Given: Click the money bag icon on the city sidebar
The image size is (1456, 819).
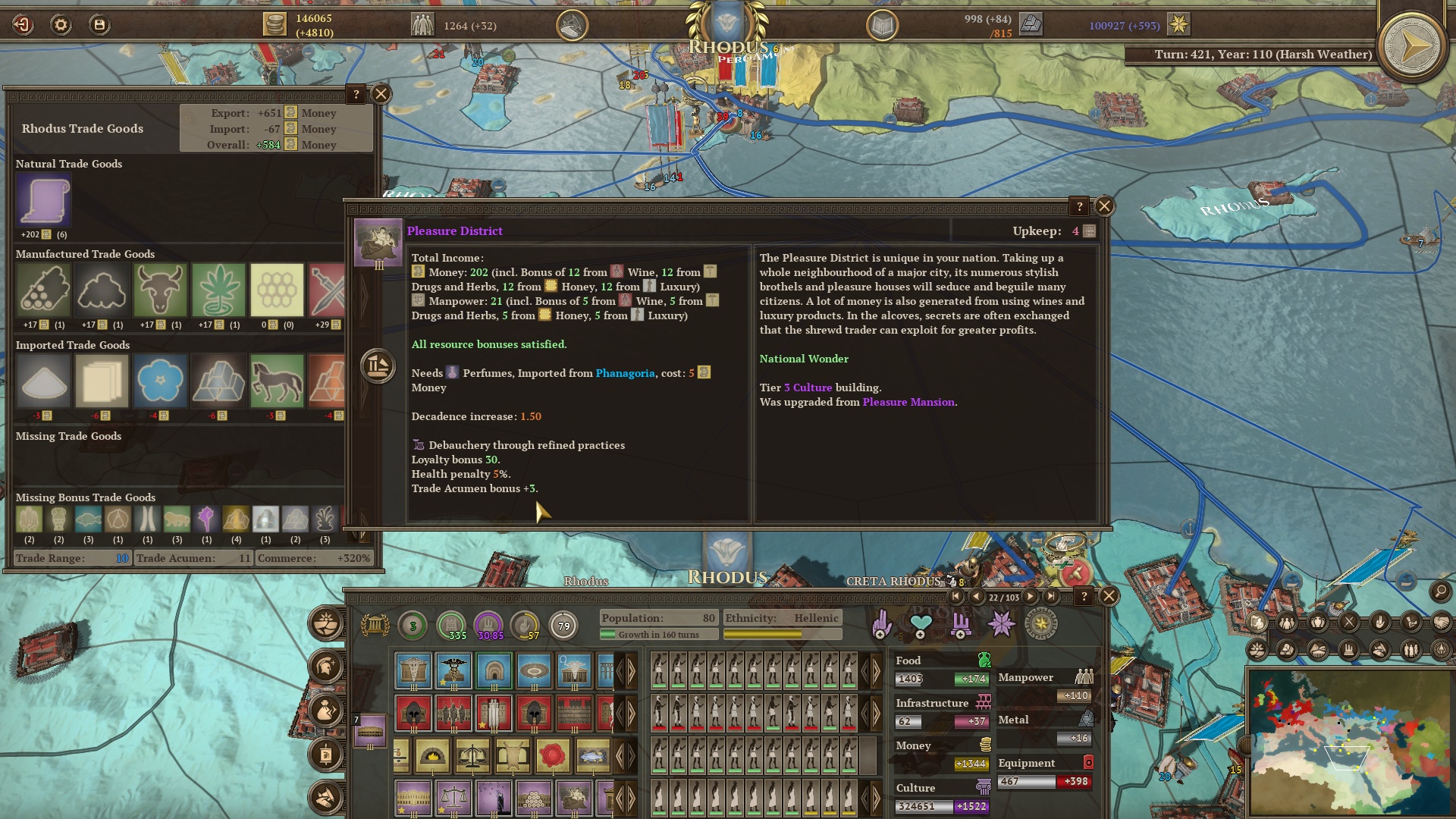Looking at the screenshot, I should pyautogui.click(x=325, y=711).
